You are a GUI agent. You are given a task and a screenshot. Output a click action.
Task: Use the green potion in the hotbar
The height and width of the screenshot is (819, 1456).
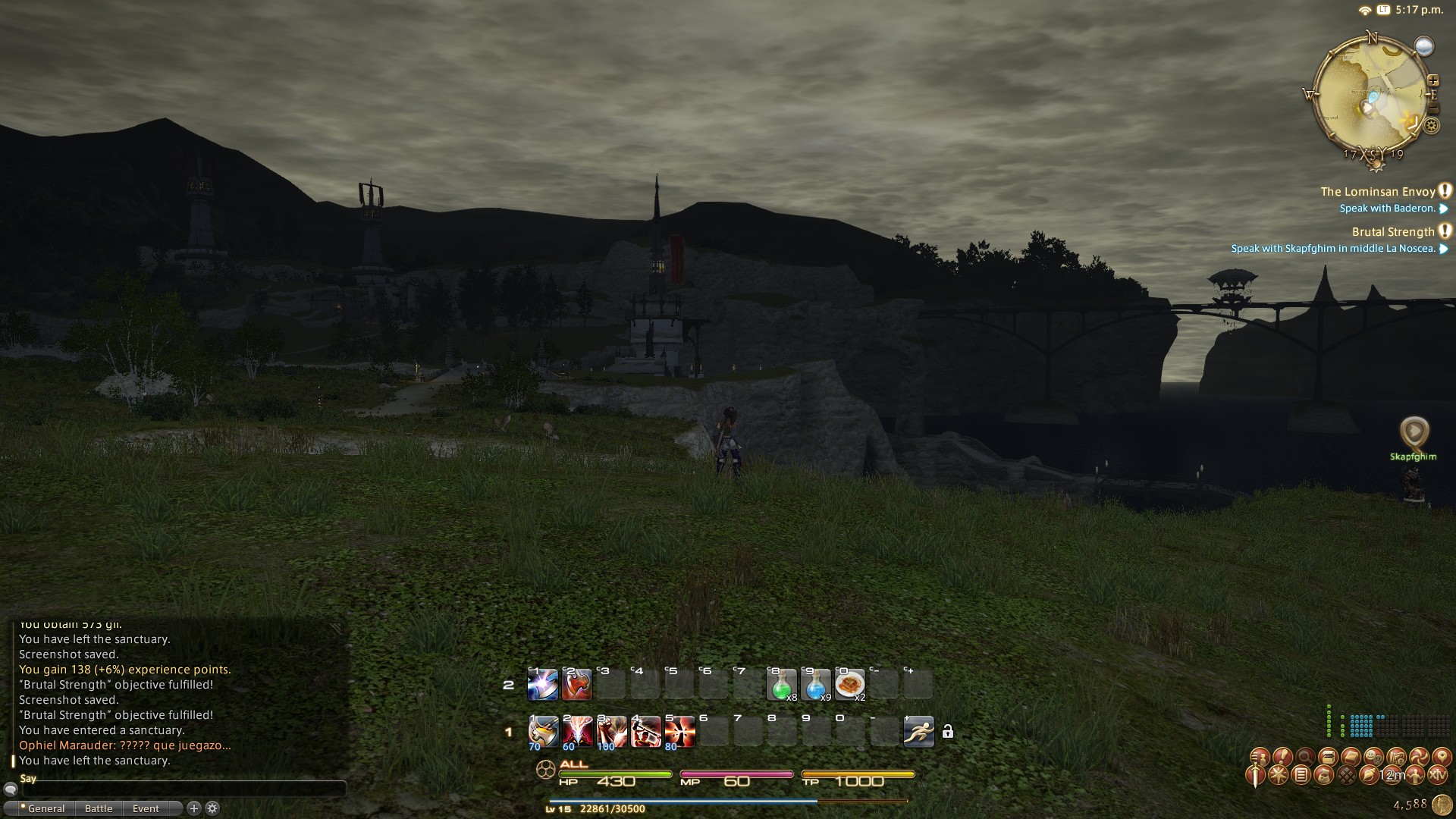tap(781, 685)
